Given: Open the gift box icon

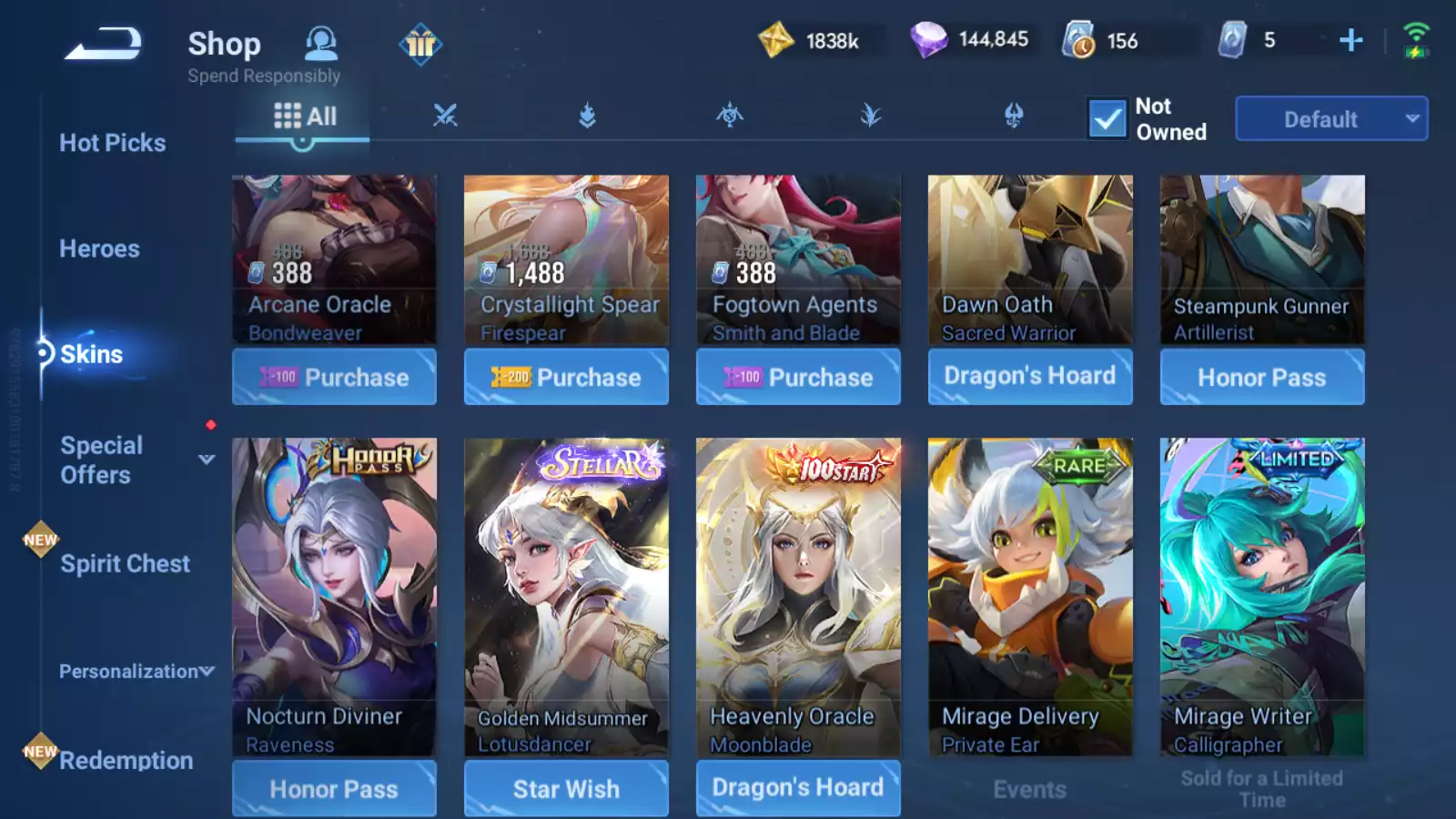Looking at the screenshot, I should coord(420,44).
